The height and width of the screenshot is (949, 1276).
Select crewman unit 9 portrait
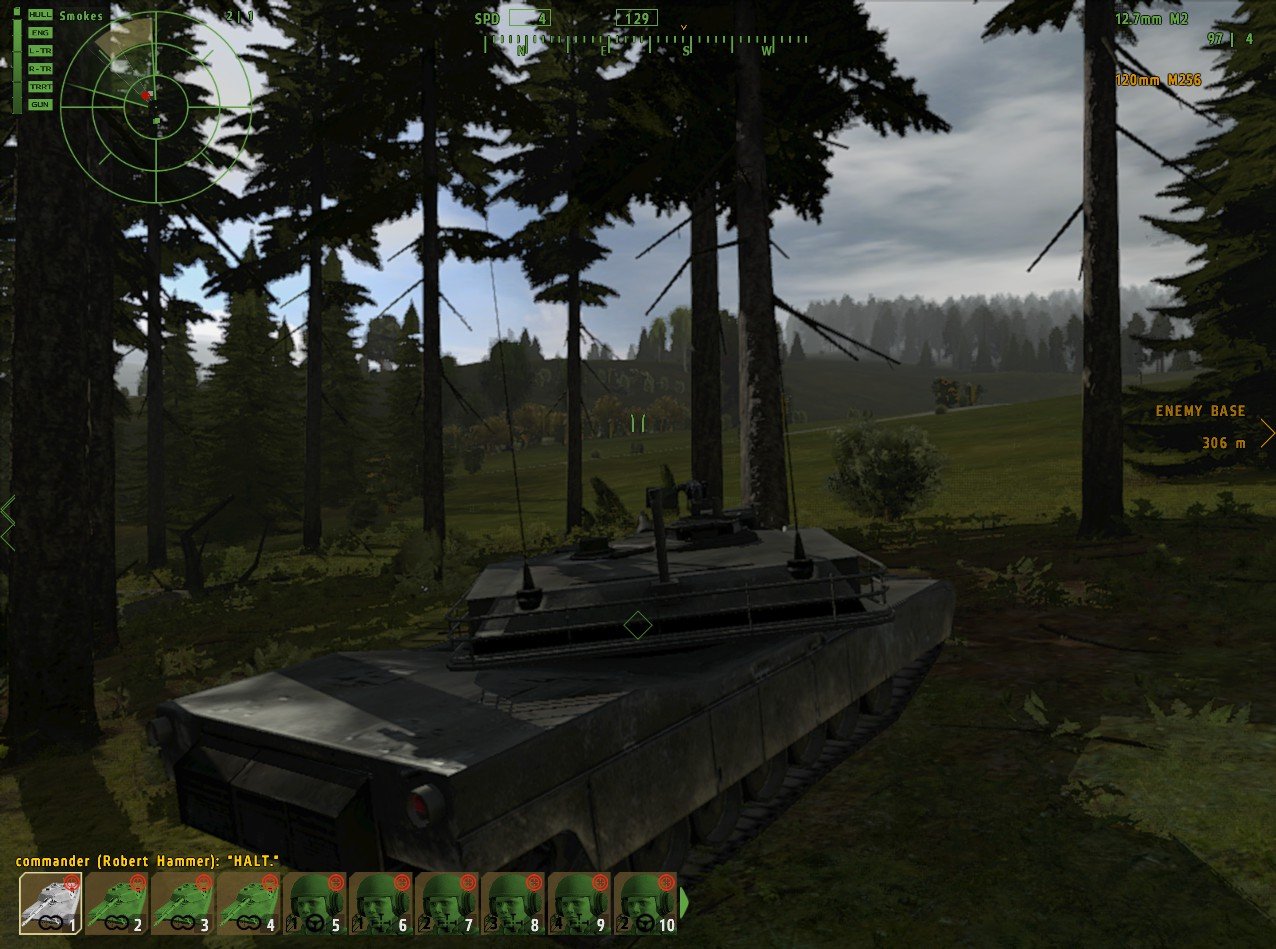point(579,903)
